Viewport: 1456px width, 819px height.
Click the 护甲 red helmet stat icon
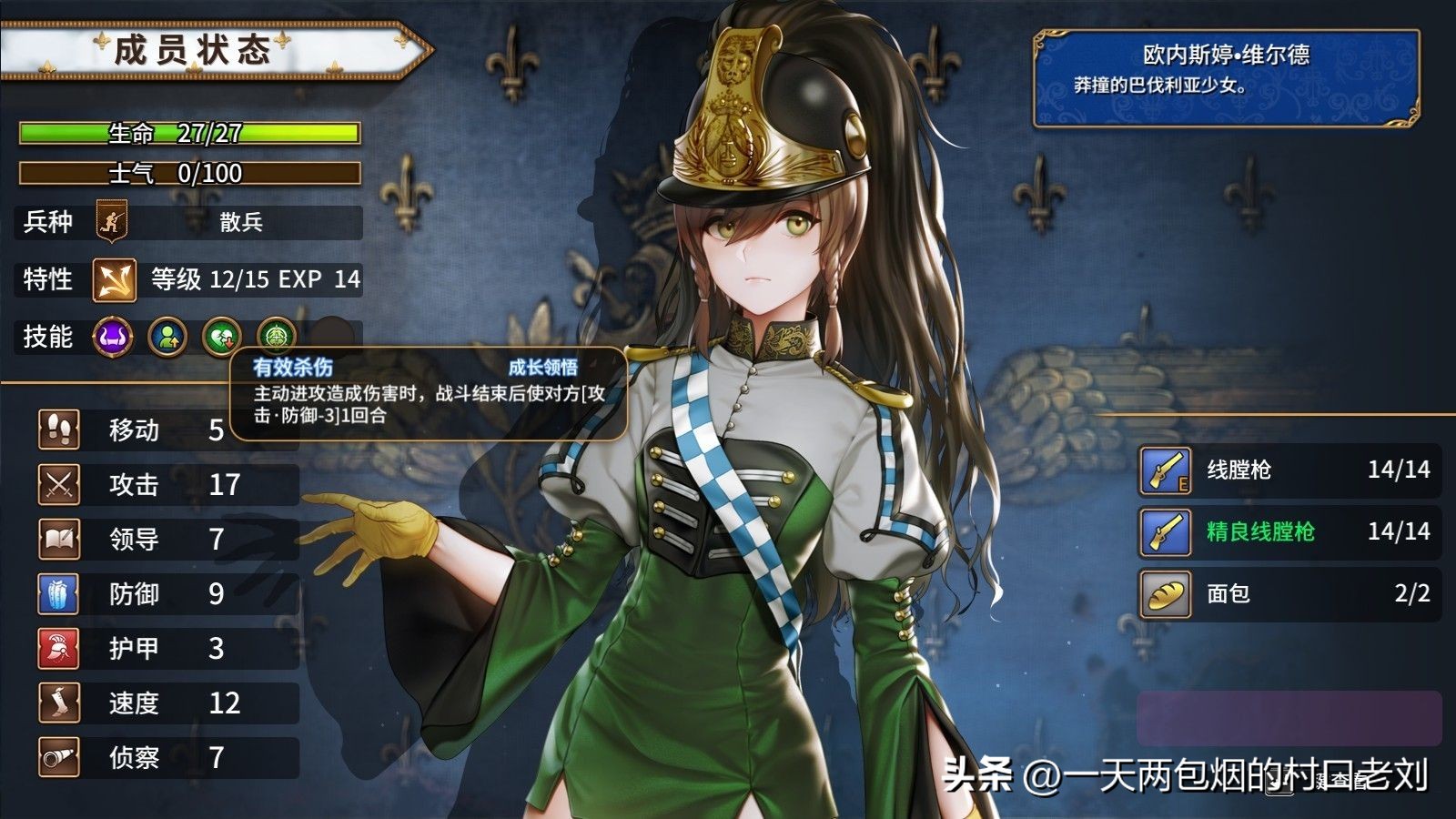59,648
